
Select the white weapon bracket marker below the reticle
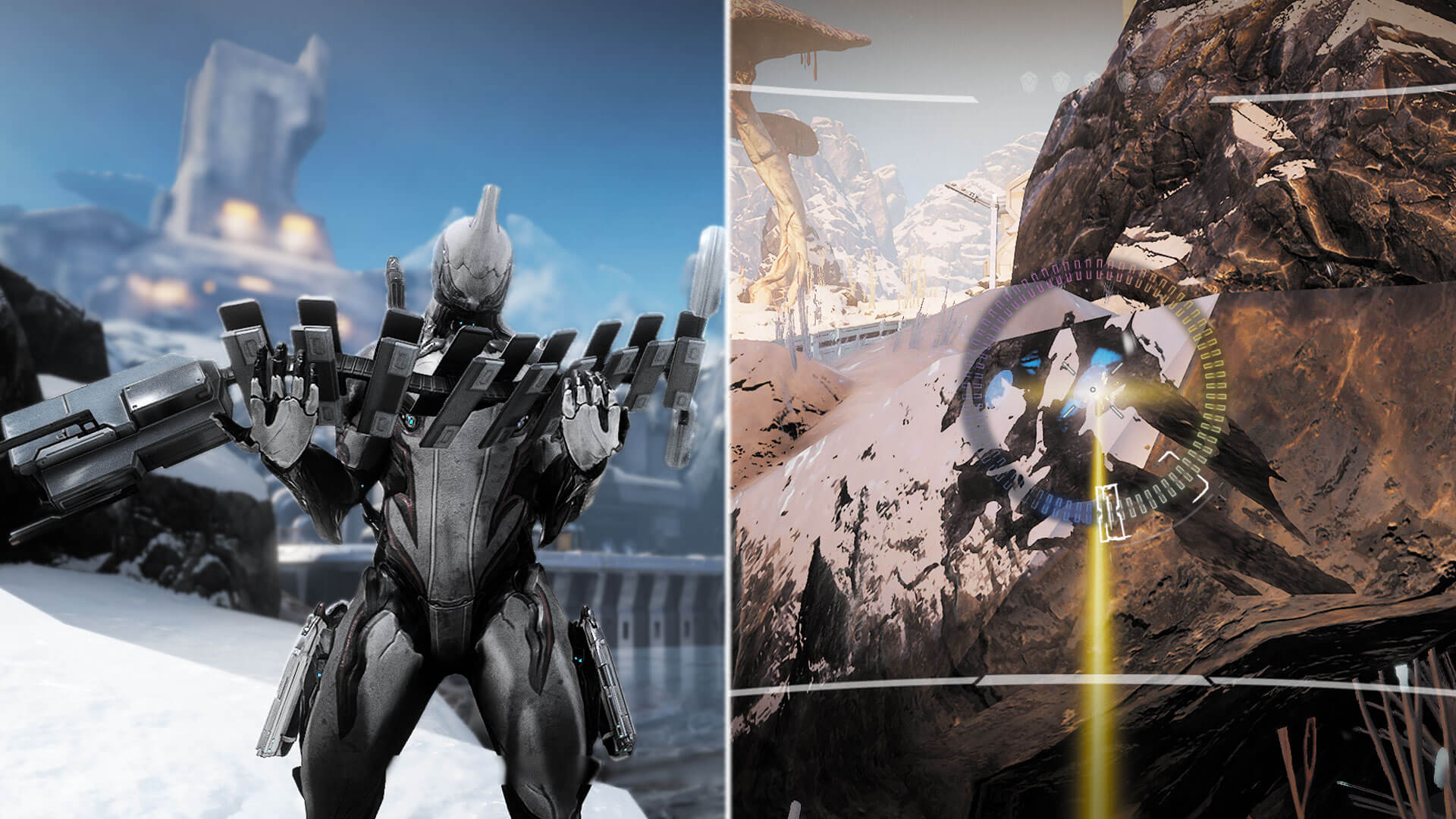coord(1109,513)
